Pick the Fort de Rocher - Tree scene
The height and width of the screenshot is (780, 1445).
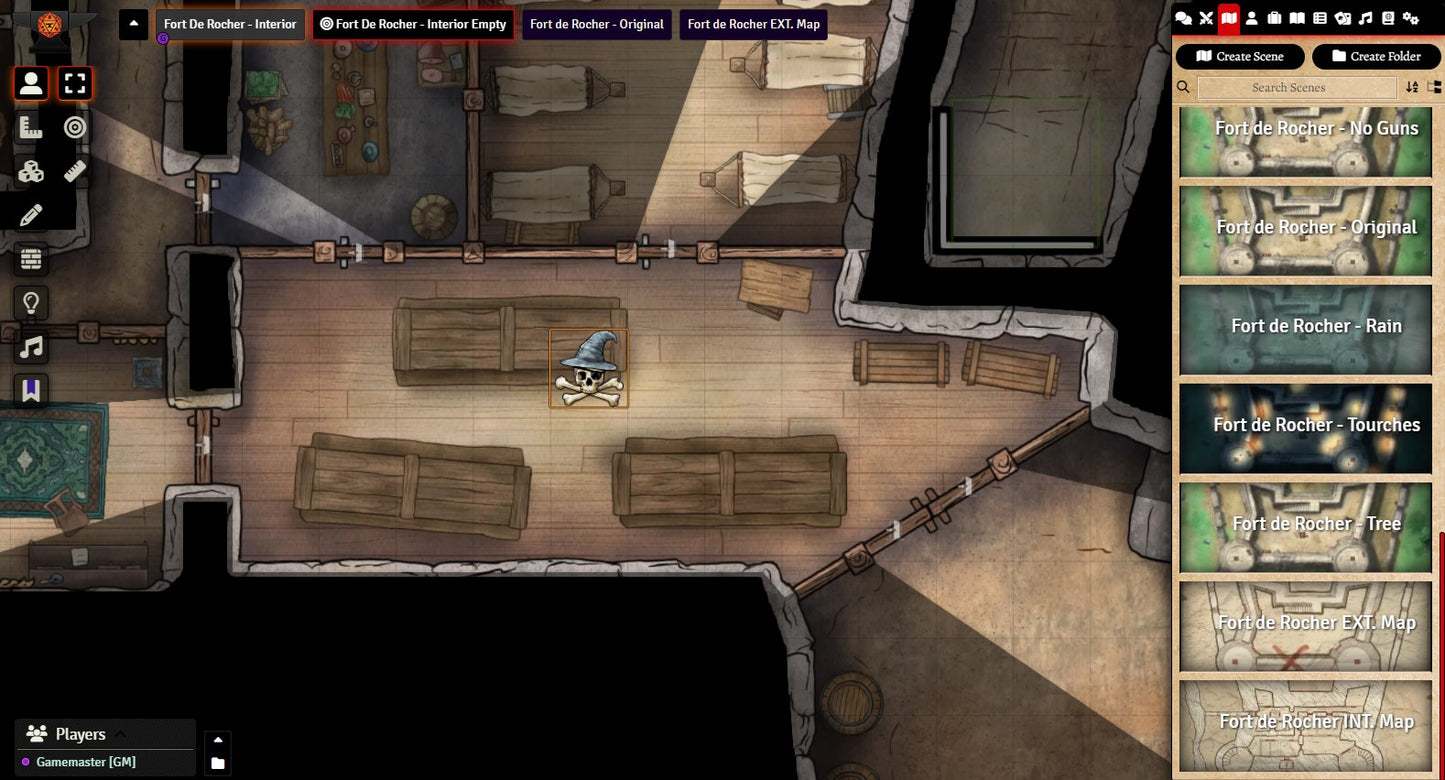[x=1306, y=527]
